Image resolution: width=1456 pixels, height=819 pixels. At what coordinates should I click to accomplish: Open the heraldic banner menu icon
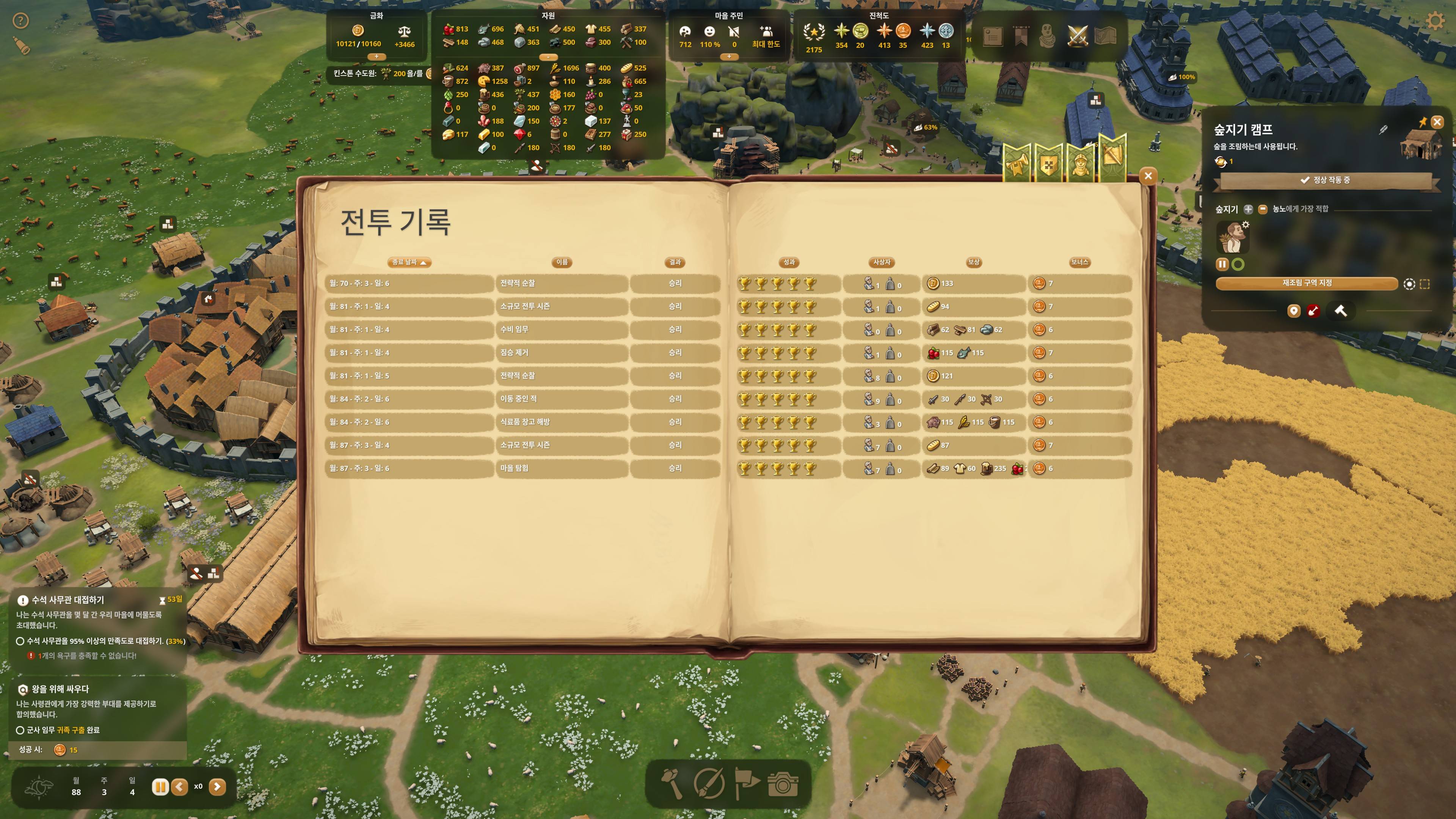(x=1020, y=37)
